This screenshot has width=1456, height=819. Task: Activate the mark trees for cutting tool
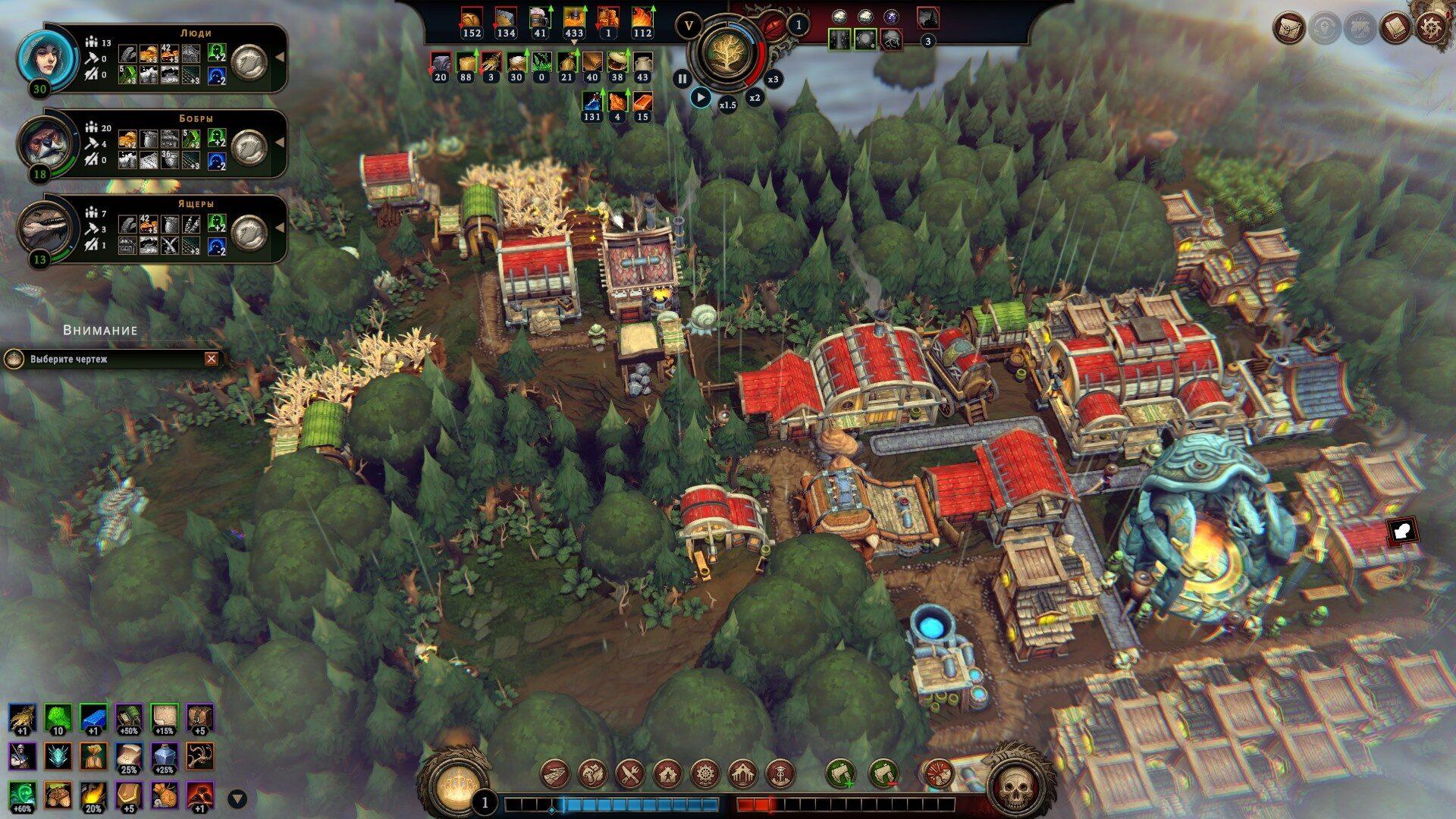click(x=839, y=774)
